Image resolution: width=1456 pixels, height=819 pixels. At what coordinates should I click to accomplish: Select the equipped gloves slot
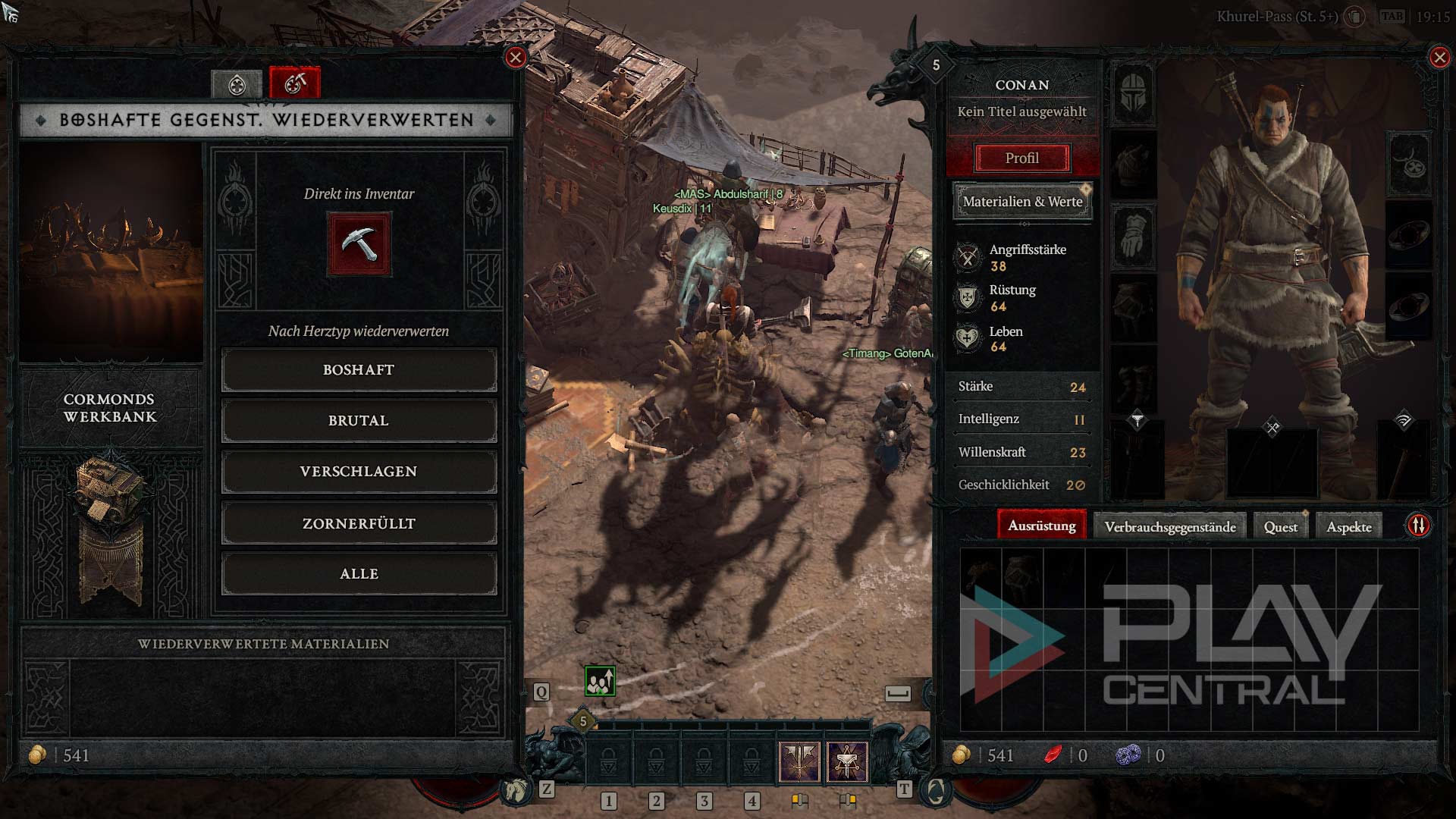pos(1134,237)
